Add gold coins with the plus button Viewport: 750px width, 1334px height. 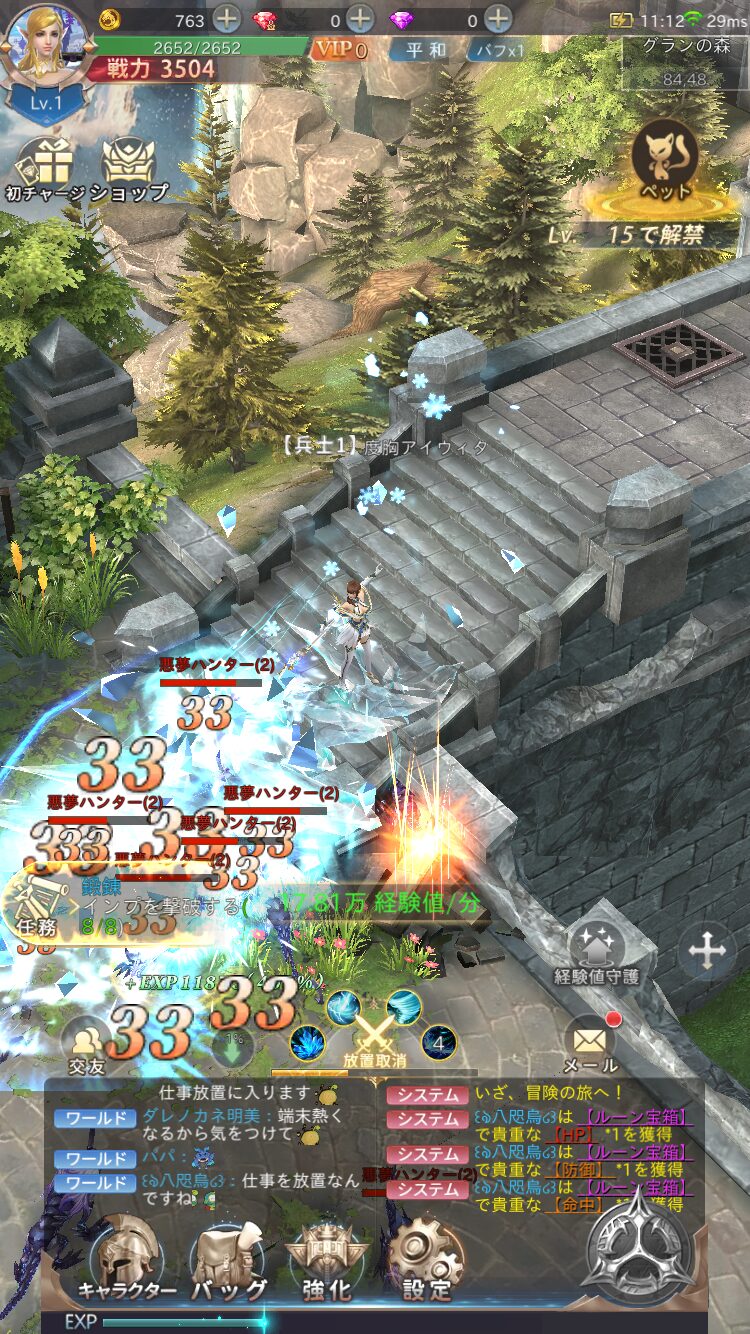pyautogui.click(x=227, y=19)
